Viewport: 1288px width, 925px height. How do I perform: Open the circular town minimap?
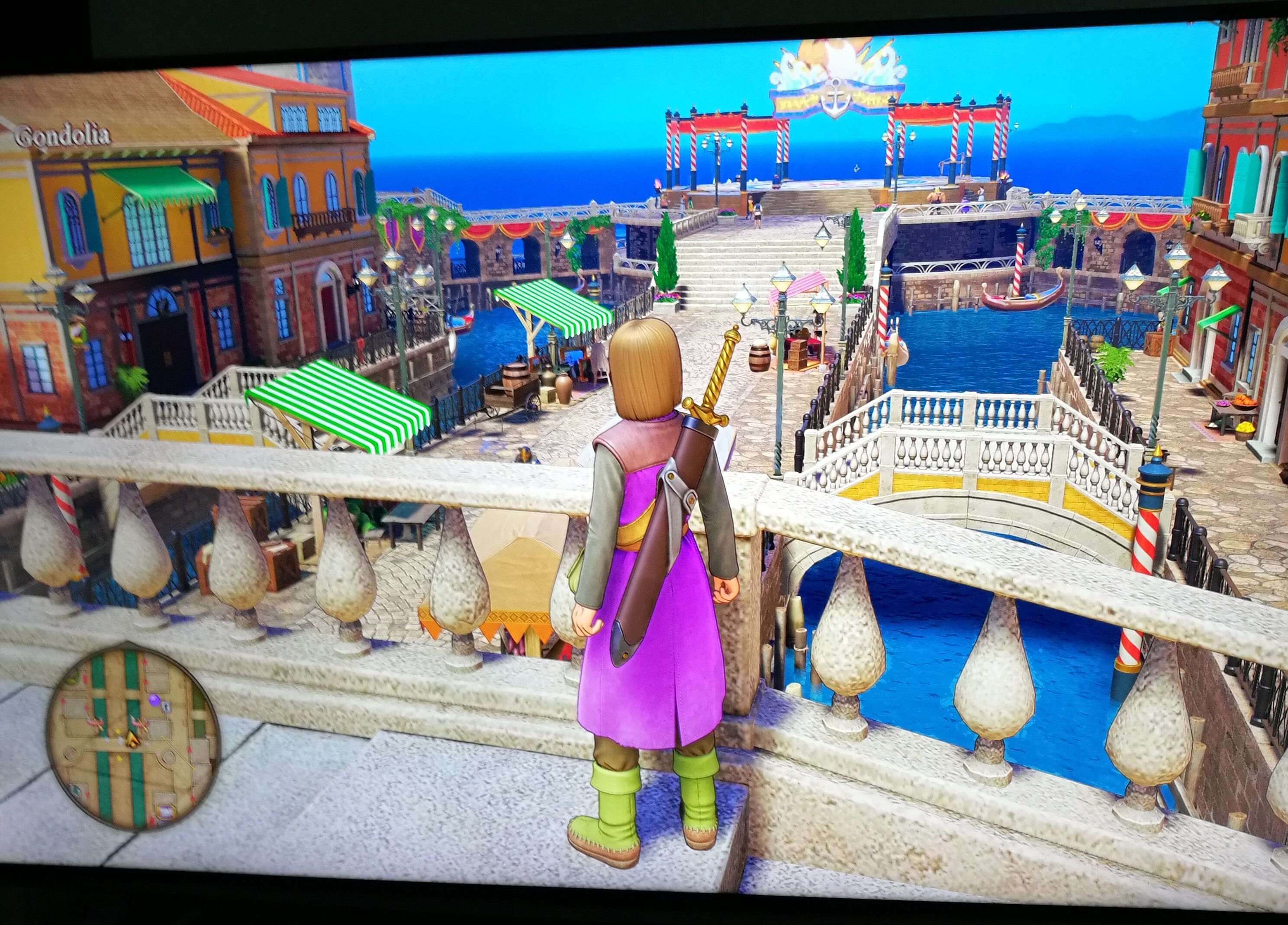[x=133, y=739]
